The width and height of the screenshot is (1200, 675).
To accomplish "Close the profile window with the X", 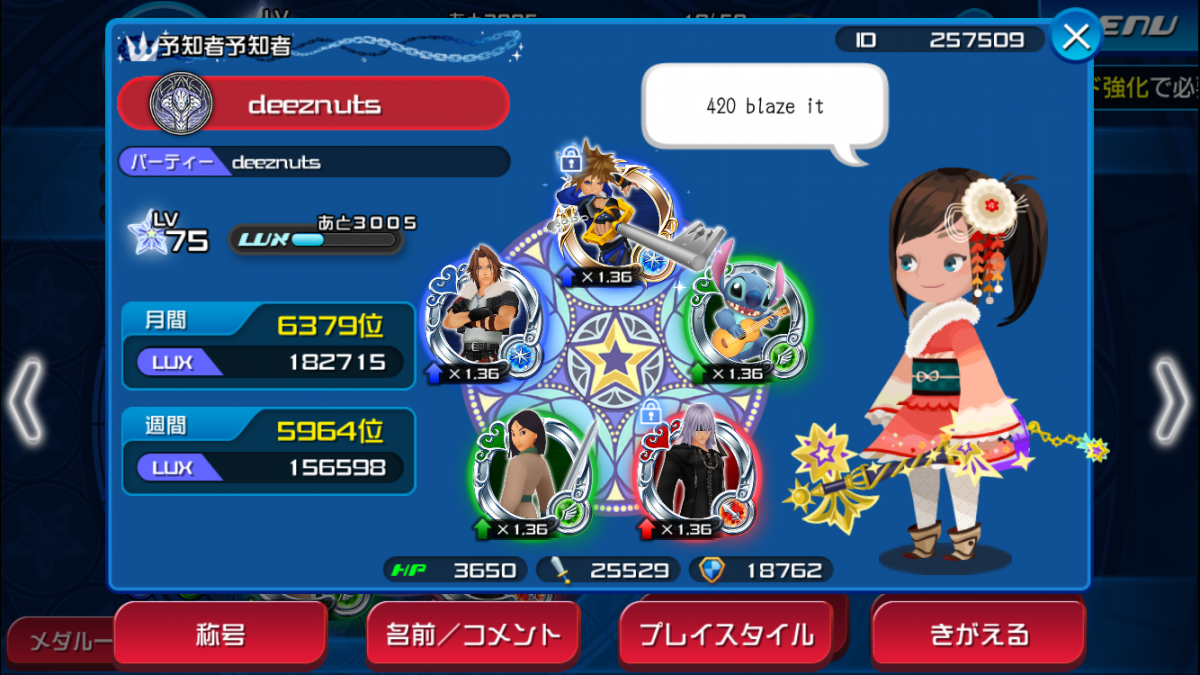I will pos(1076,37).
